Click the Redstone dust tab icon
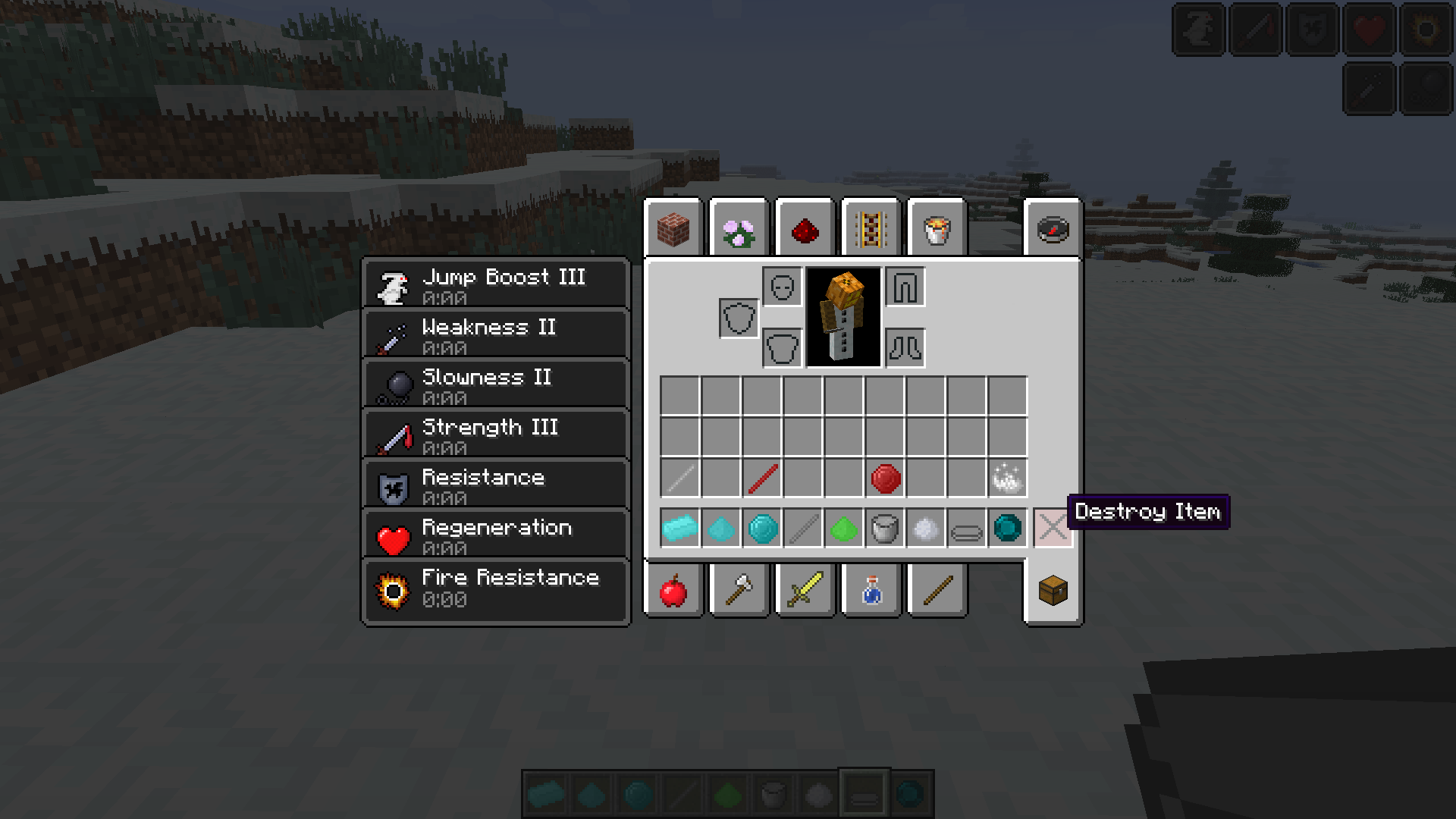This screenshot has width=1456, height=819. point(805,228)
